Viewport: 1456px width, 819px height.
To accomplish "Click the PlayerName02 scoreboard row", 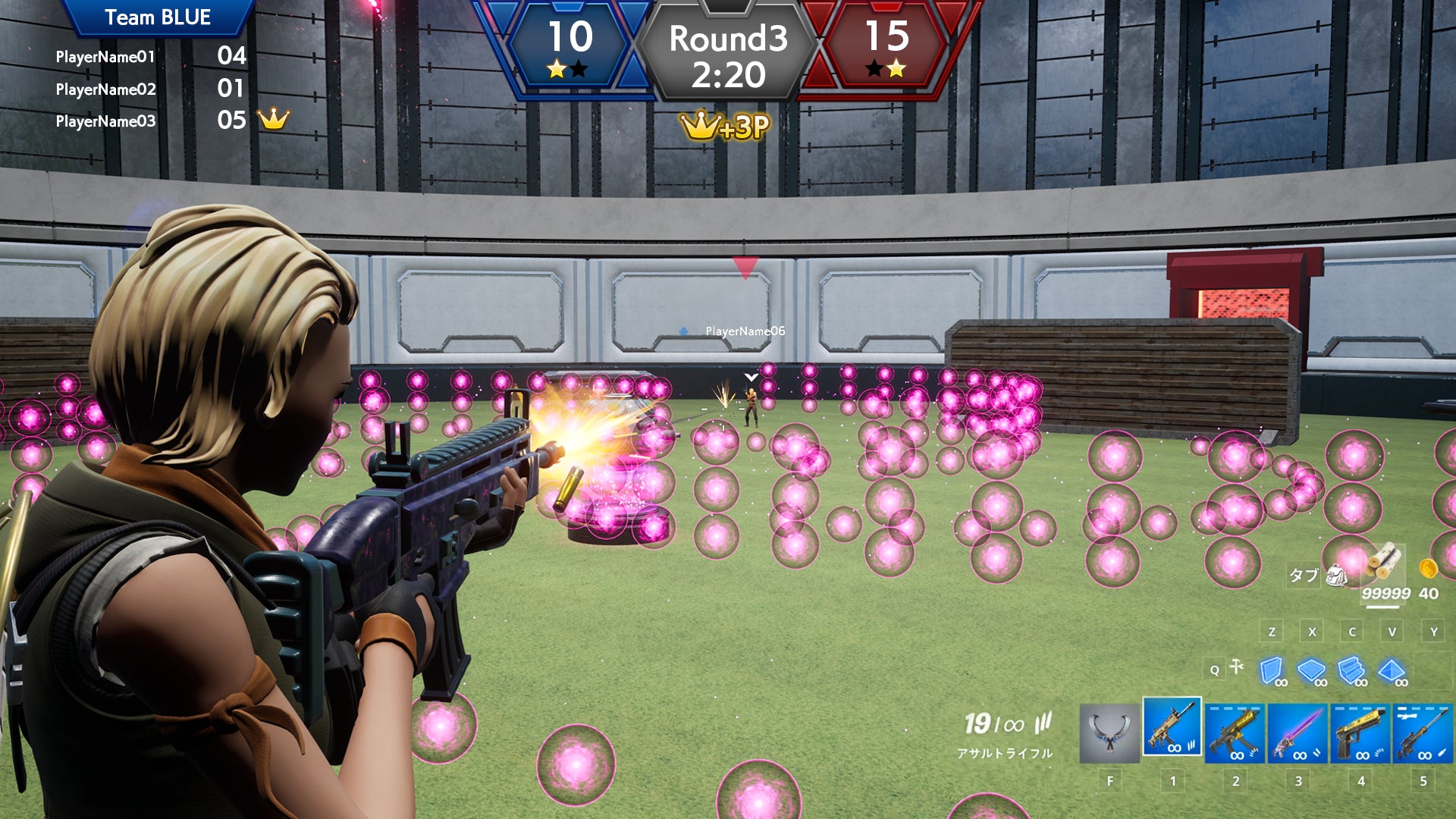I will tap(106, 89).
